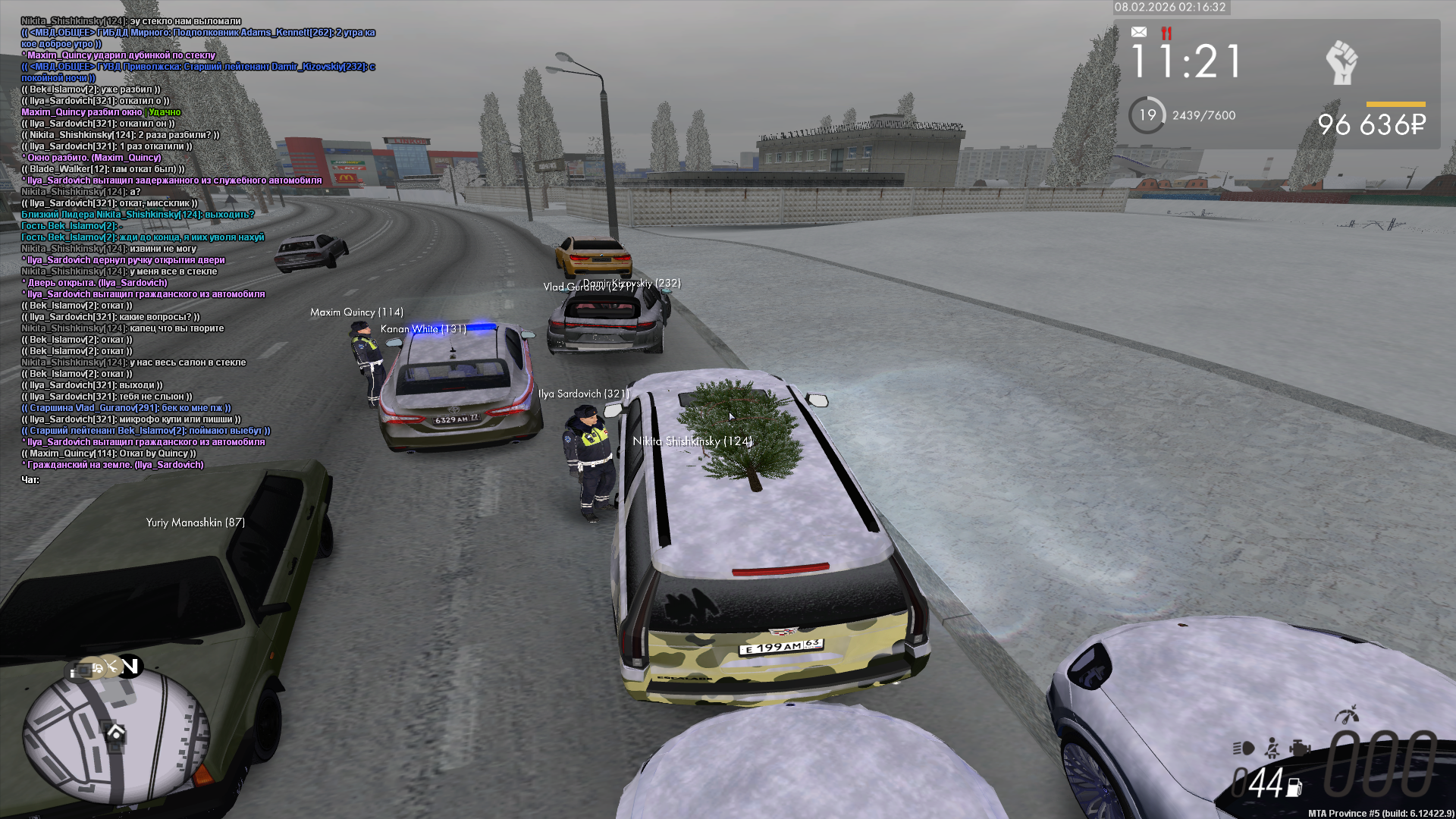Click the red fork-and-knife hunger icon
This screenshot has height=819, width=1456.
[1166, 33]
